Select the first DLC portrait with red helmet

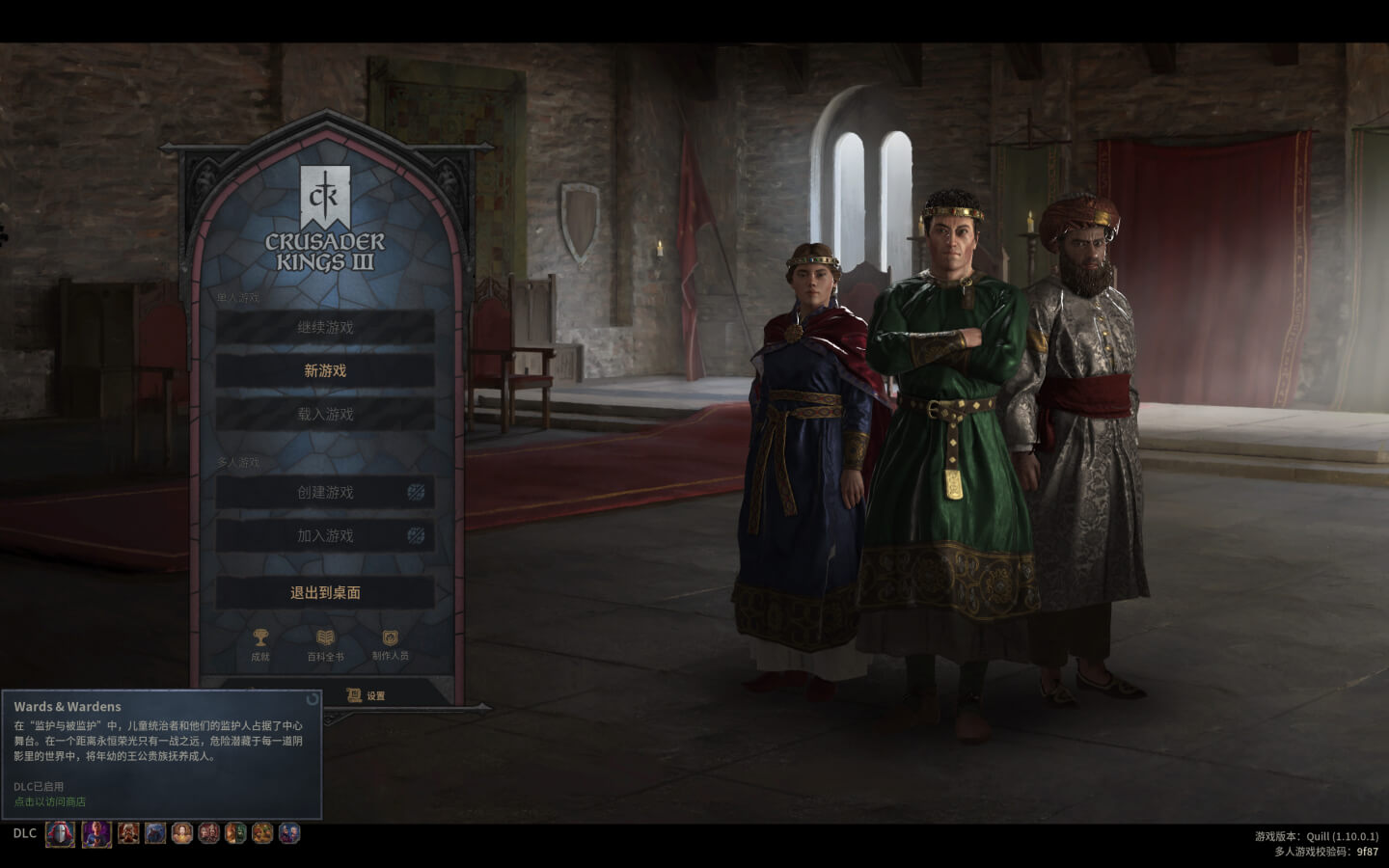tap(59, 834)
